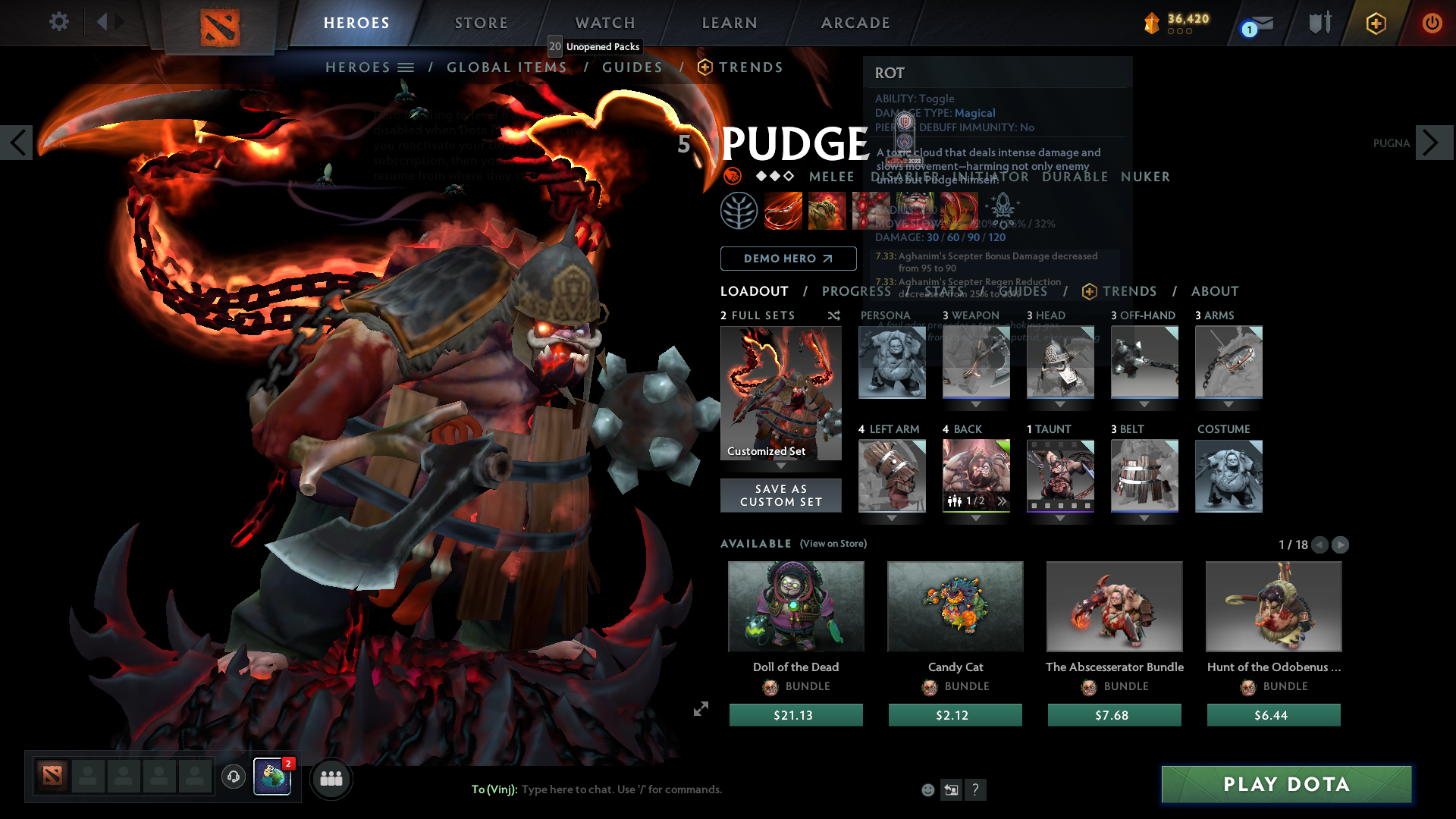Click the DEMO HERO button

pos(788,258)
